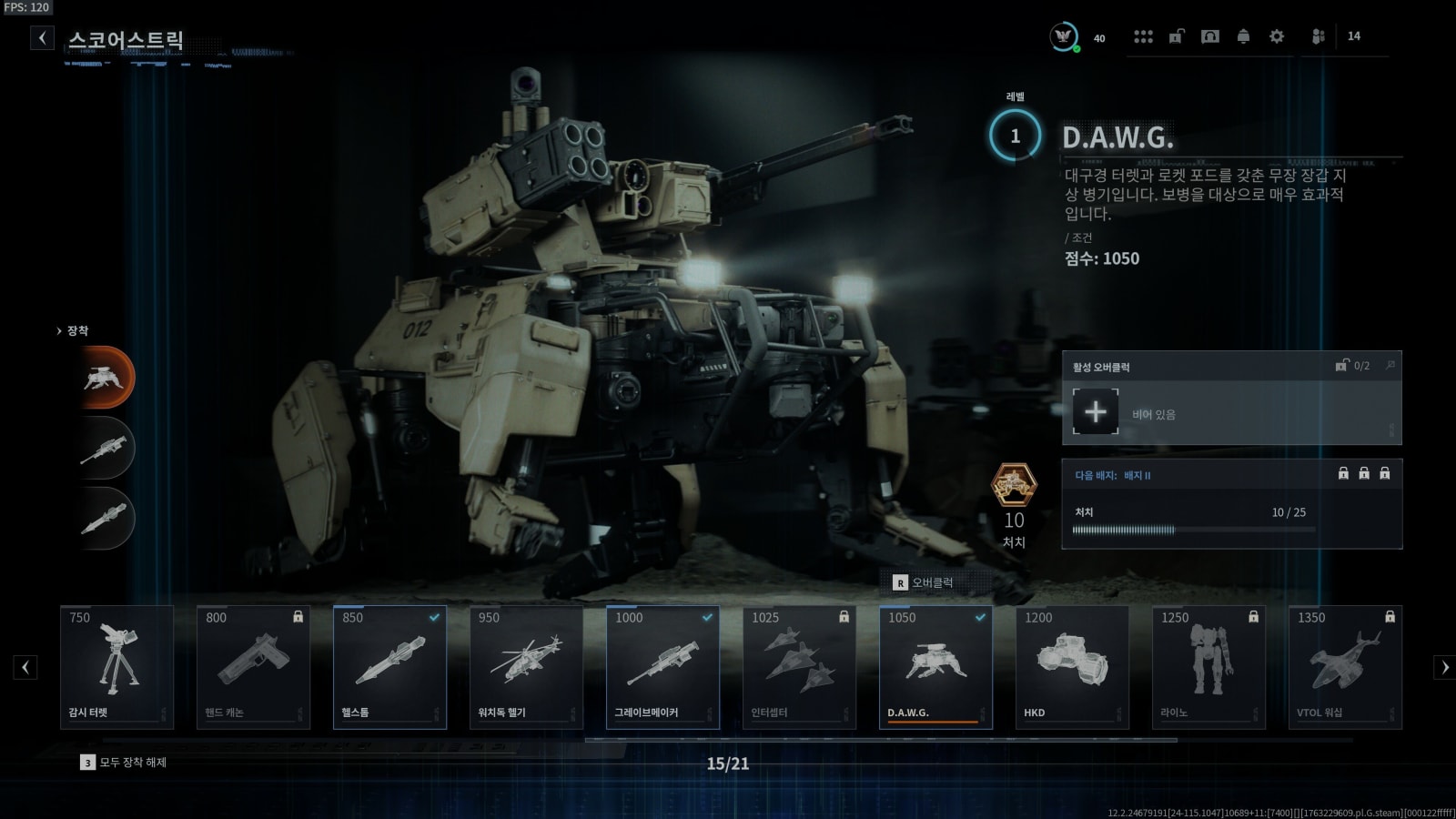Screen dimensions: 1456x819
Task: Pick the 워치독 헬기 scorestreak
Action: (526, 667)
